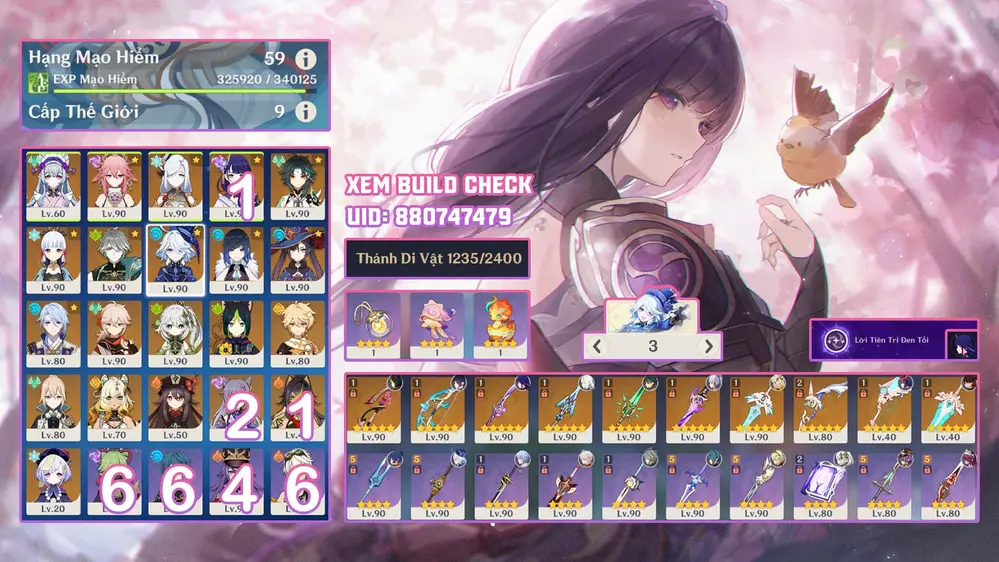Viewport: 999px width, 562px height.
Task: Select Mona with the witch hat
Action: (298, 259)
